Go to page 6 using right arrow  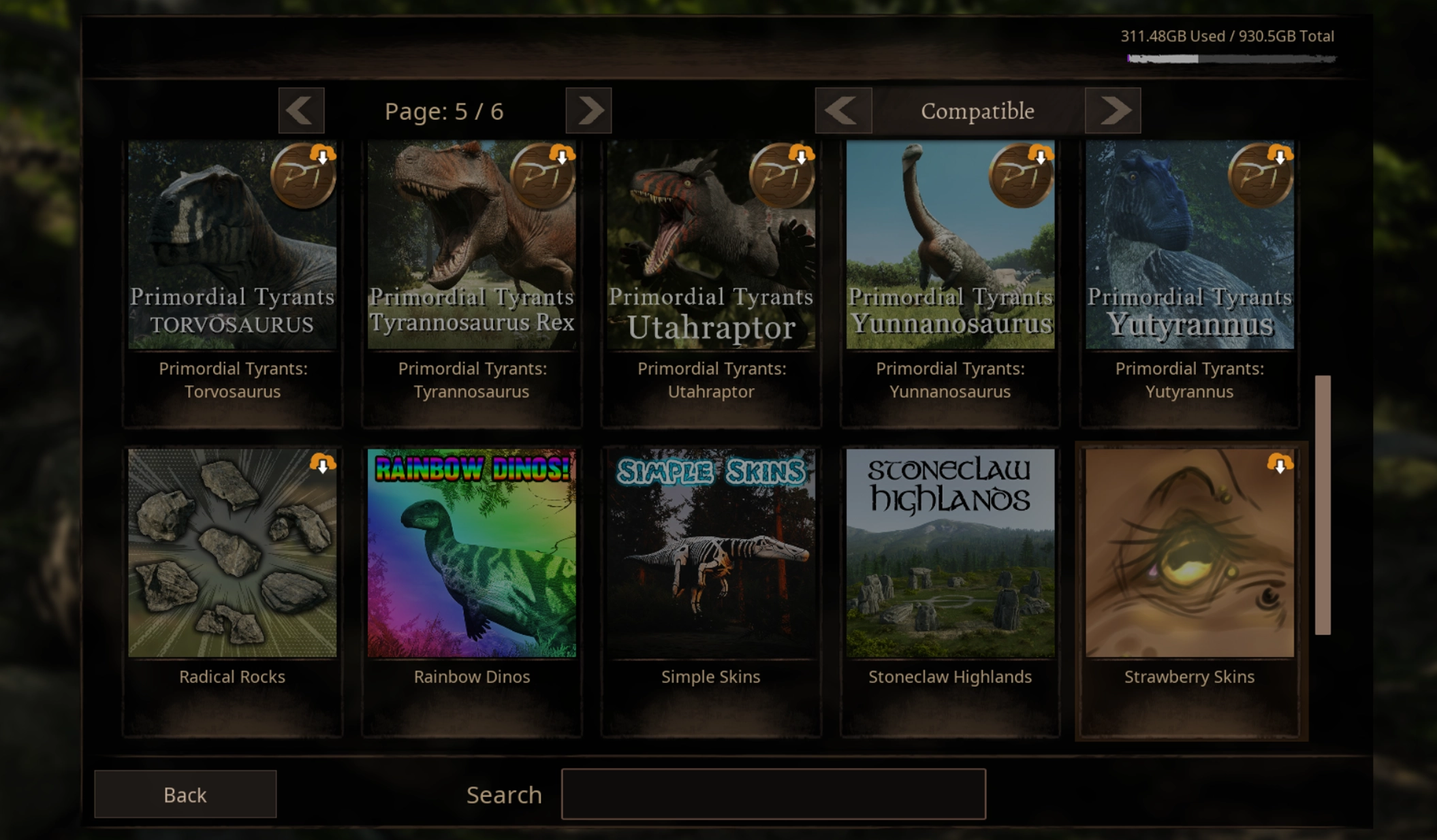click(588, 110)
